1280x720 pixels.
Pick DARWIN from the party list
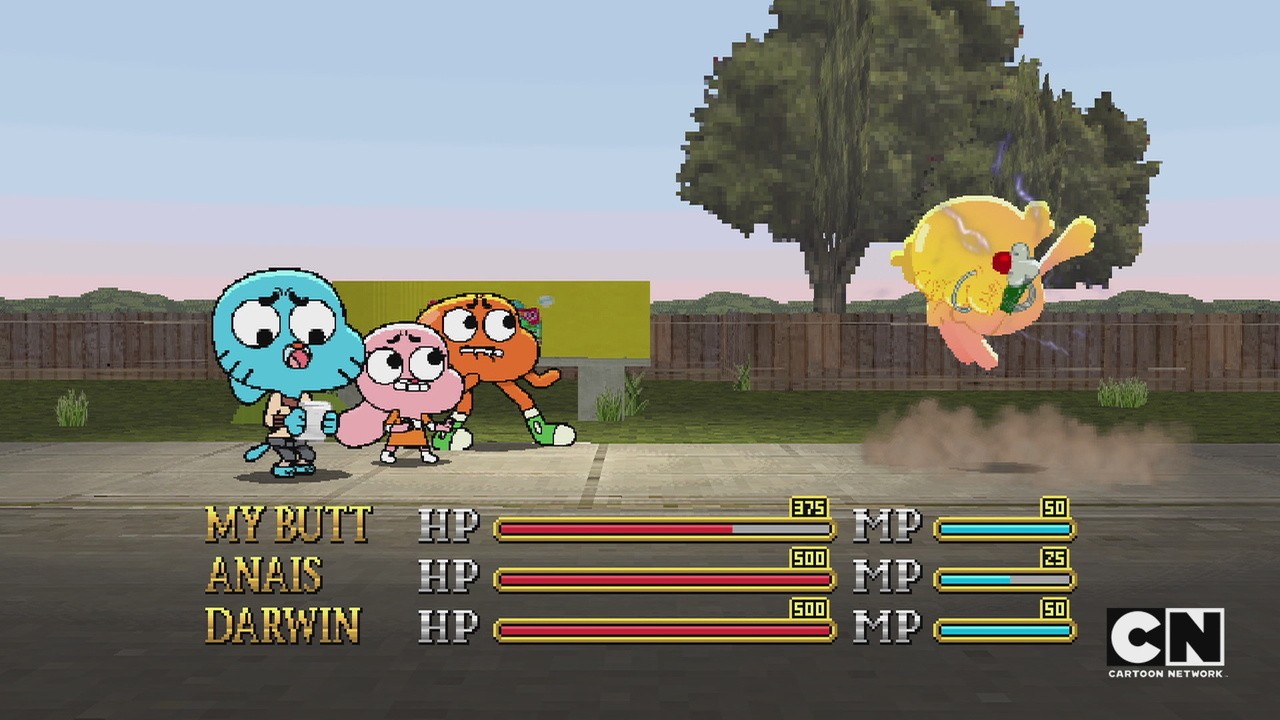point(282,626)
